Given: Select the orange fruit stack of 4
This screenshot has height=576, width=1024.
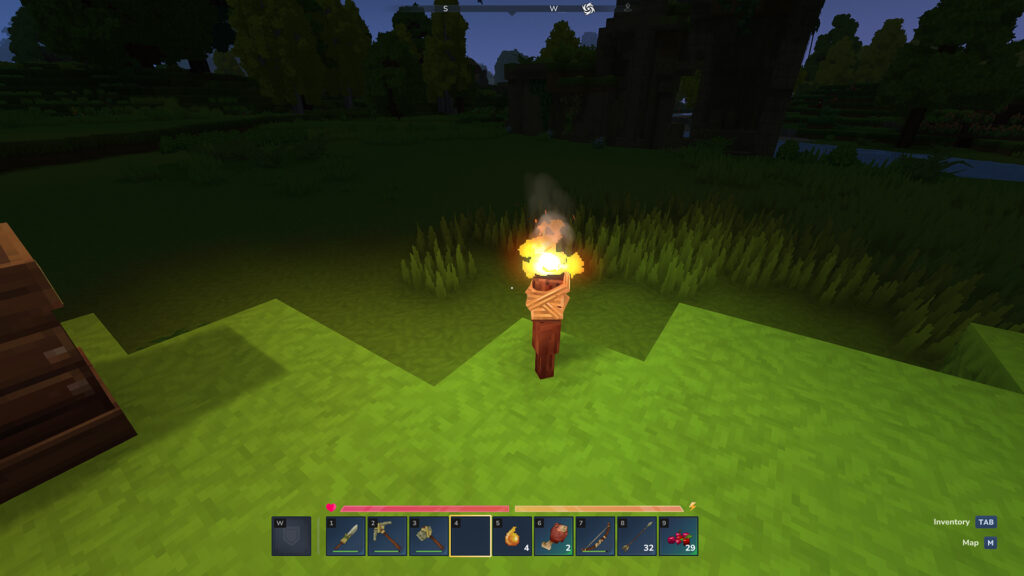Looking at the screenshot, I should click(512, 536).
